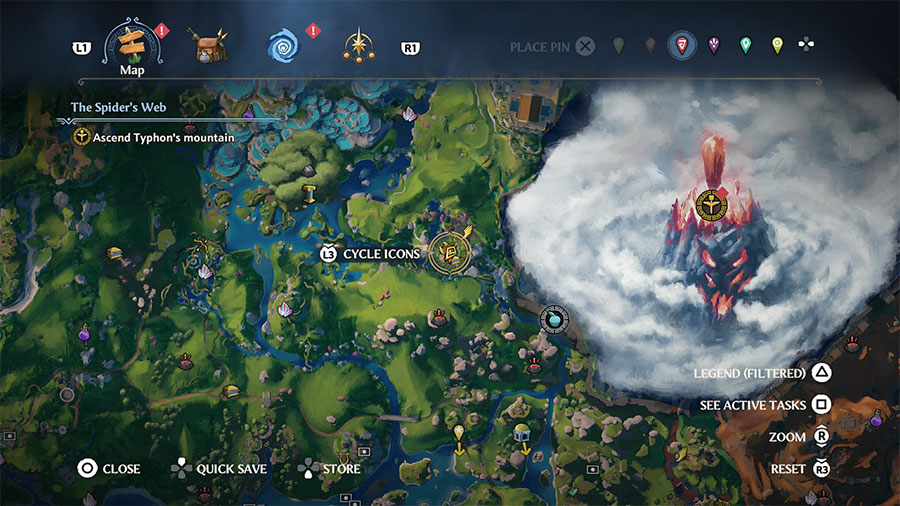Select the domed vault map marker
The image size is (900, 506).
tap(521, 433)
